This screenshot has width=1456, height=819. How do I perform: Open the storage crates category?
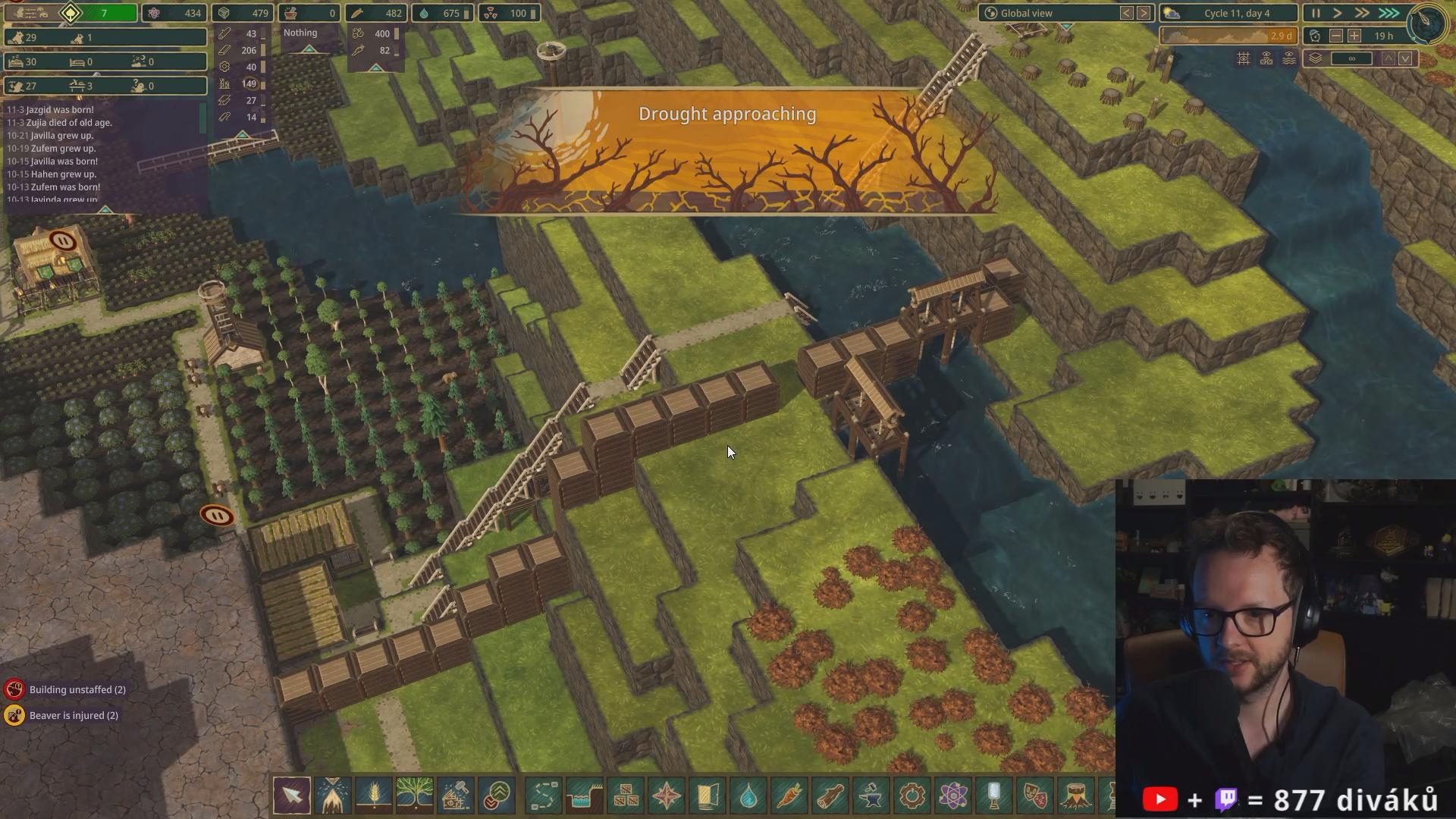coord(626,795)
